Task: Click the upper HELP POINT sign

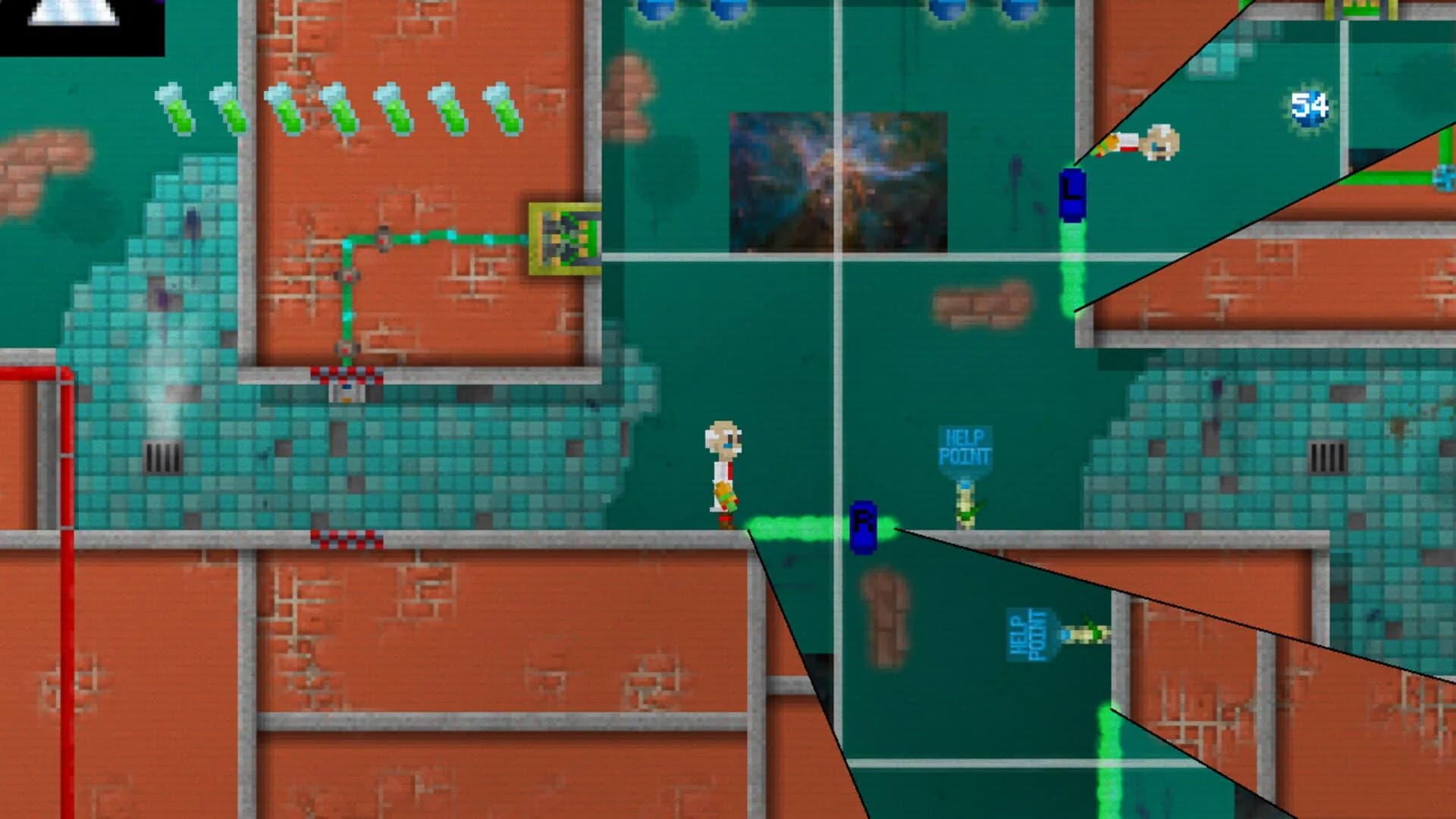Action: coord(967,447)
